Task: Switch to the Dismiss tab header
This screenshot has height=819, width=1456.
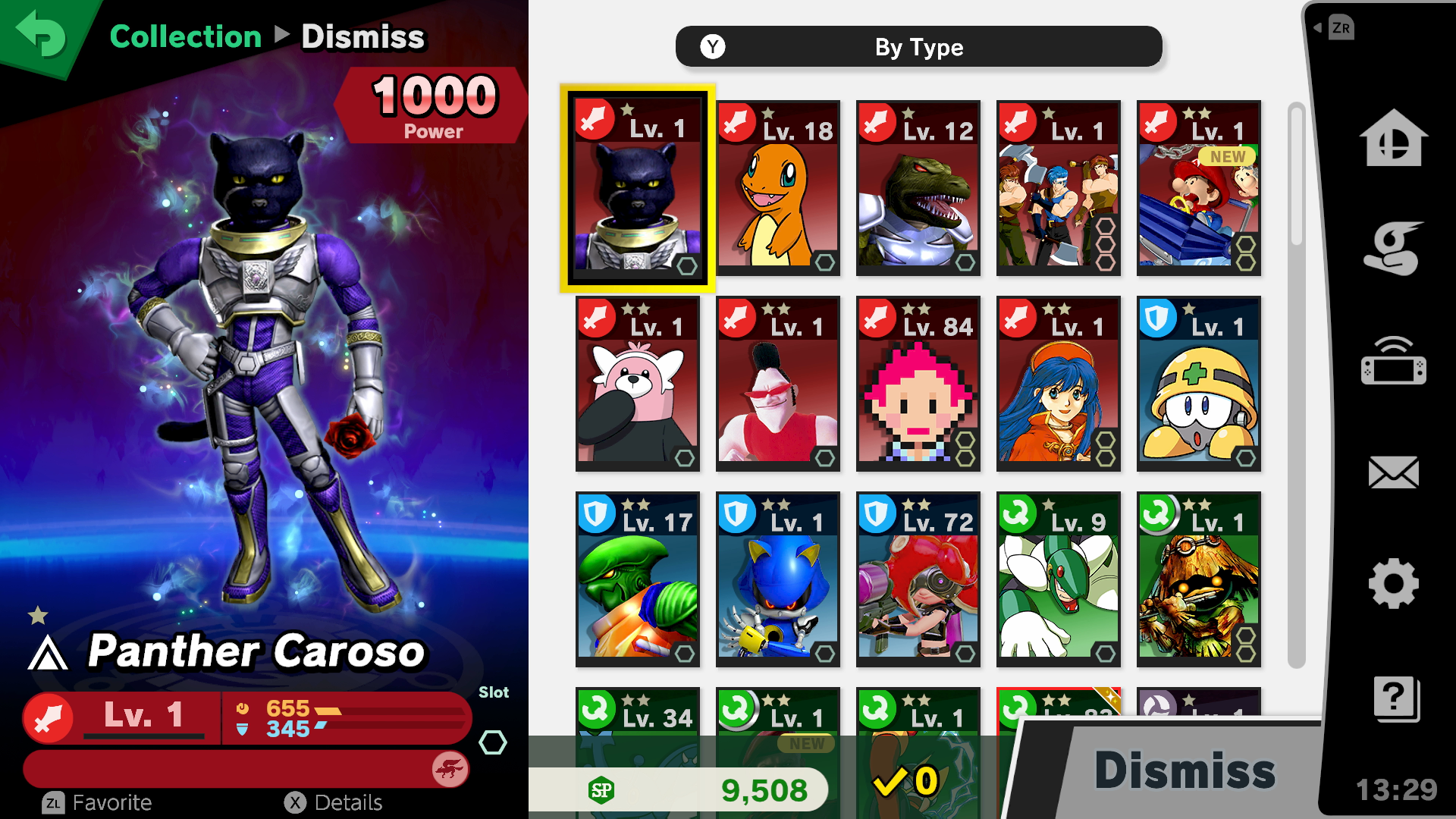Action: click(x=364, y=36)
